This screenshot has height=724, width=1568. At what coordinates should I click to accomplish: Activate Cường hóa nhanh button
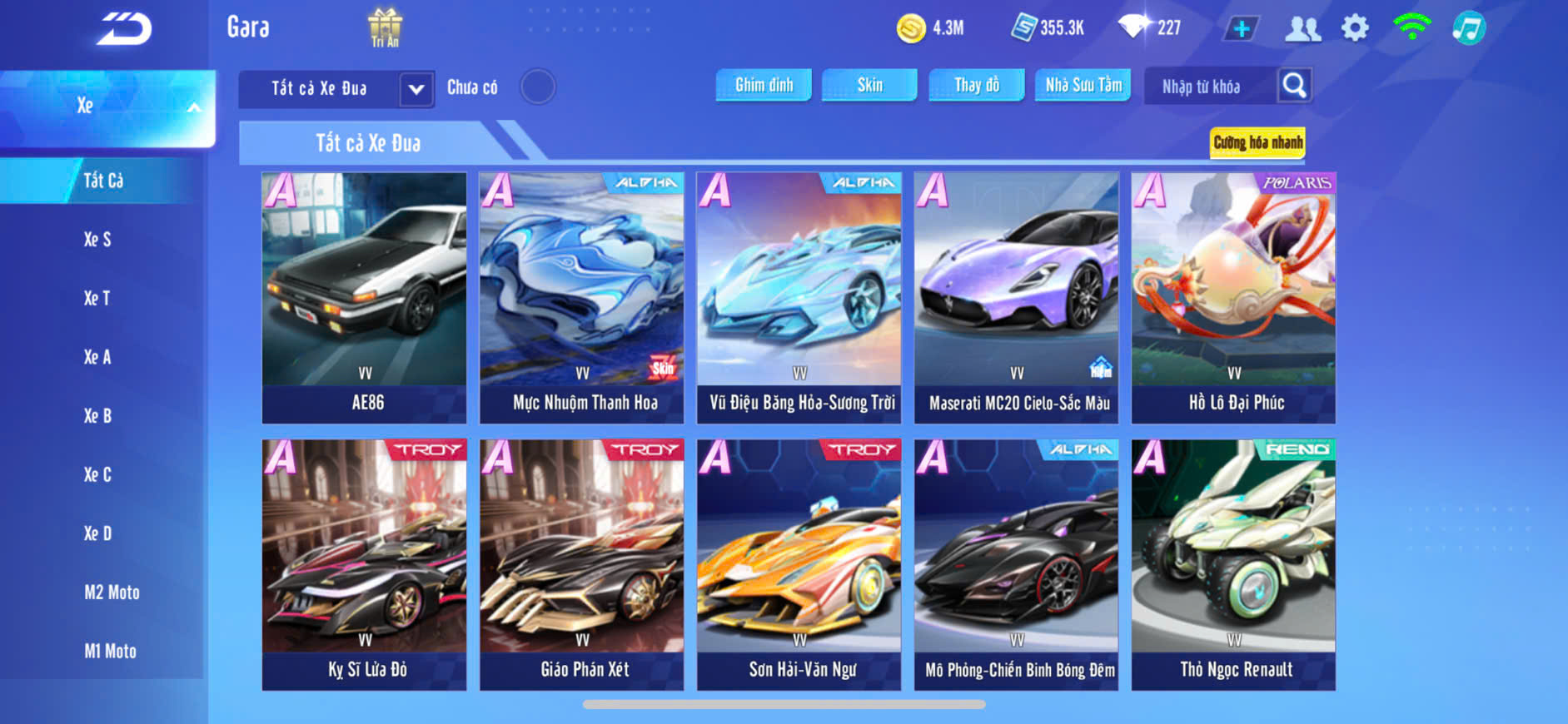(x=1257, y=143)
